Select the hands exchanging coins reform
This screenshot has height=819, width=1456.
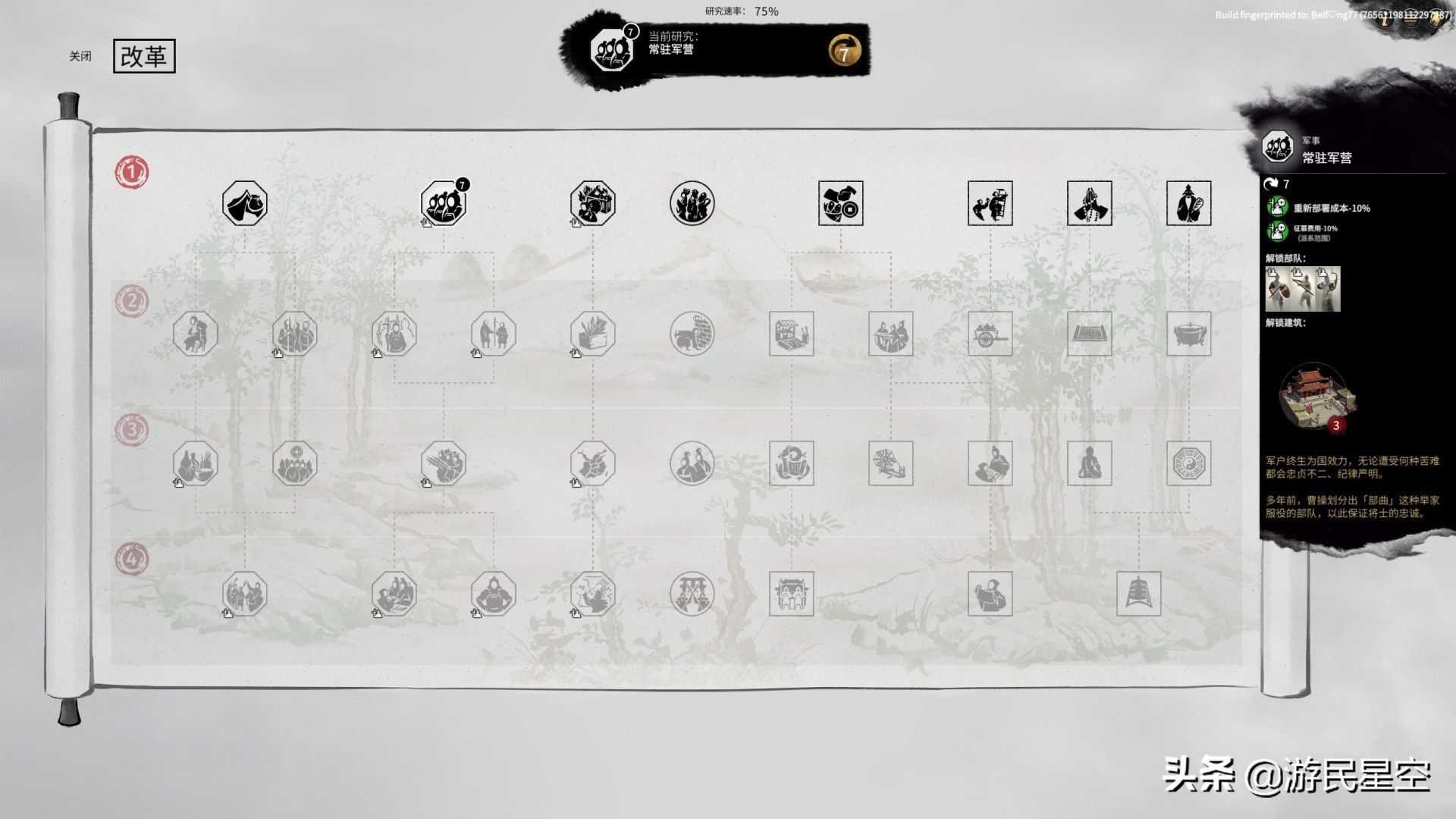pos(840,203)
